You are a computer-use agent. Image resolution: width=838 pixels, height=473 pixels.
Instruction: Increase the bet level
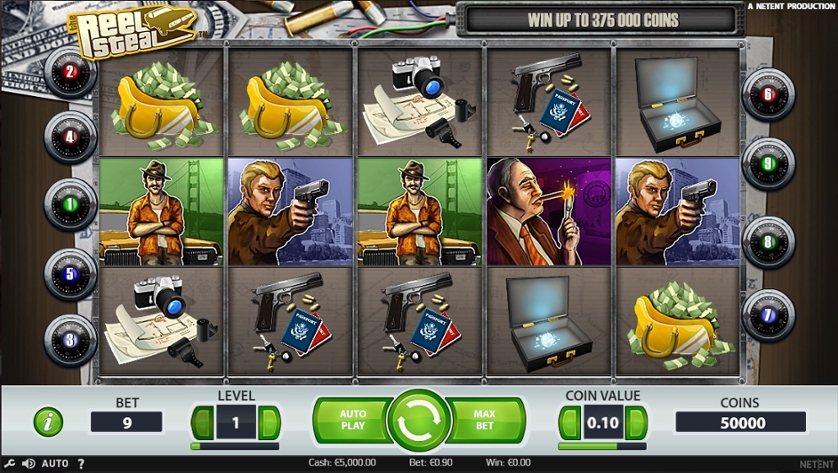(269, 422)
